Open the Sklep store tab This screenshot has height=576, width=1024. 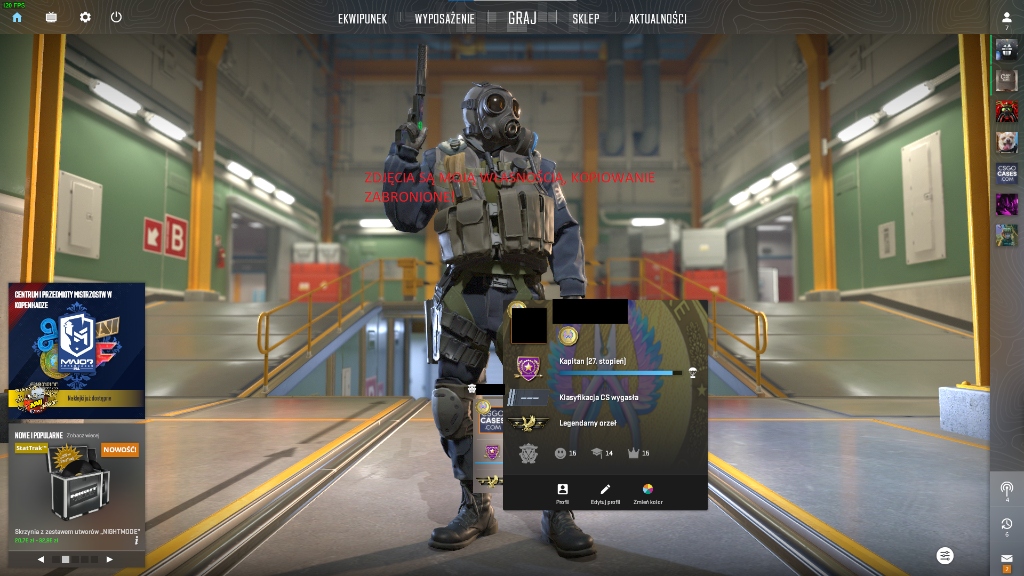click(x=586, y=18)
